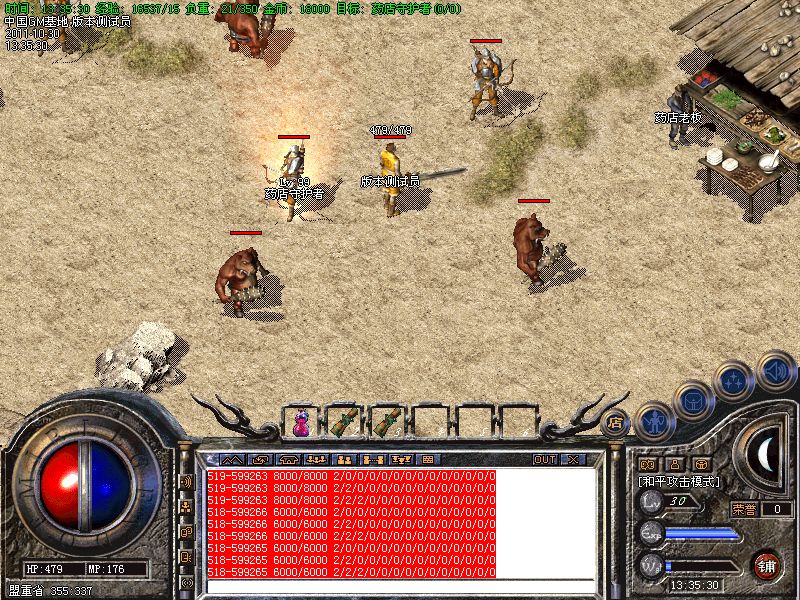800x600 pixels.
Task: Switch the 和平攻击模式 attack mode label
Action: click(680, 482)
